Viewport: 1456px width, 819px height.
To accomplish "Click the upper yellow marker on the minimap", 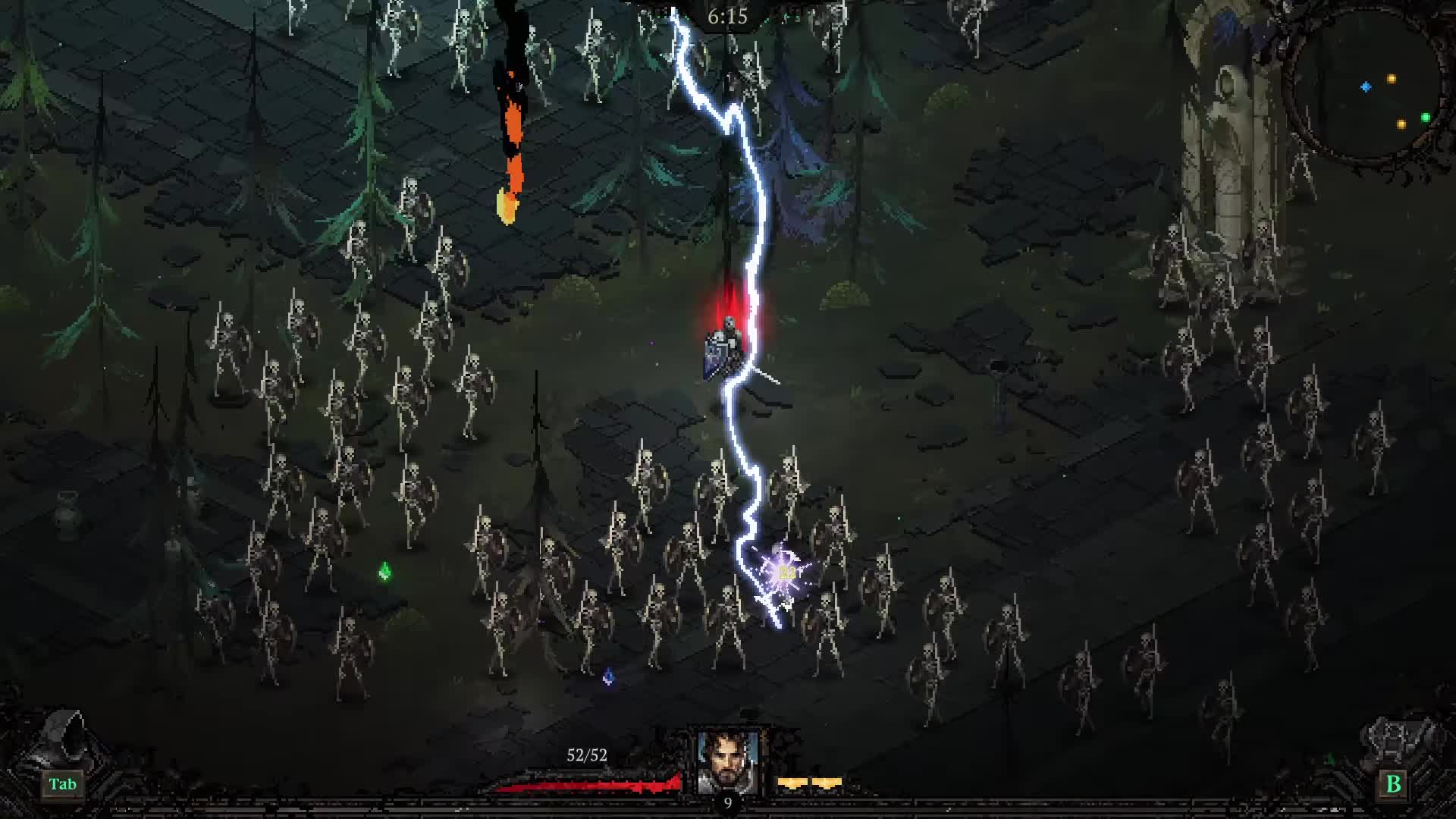I will click(1392, 79).
